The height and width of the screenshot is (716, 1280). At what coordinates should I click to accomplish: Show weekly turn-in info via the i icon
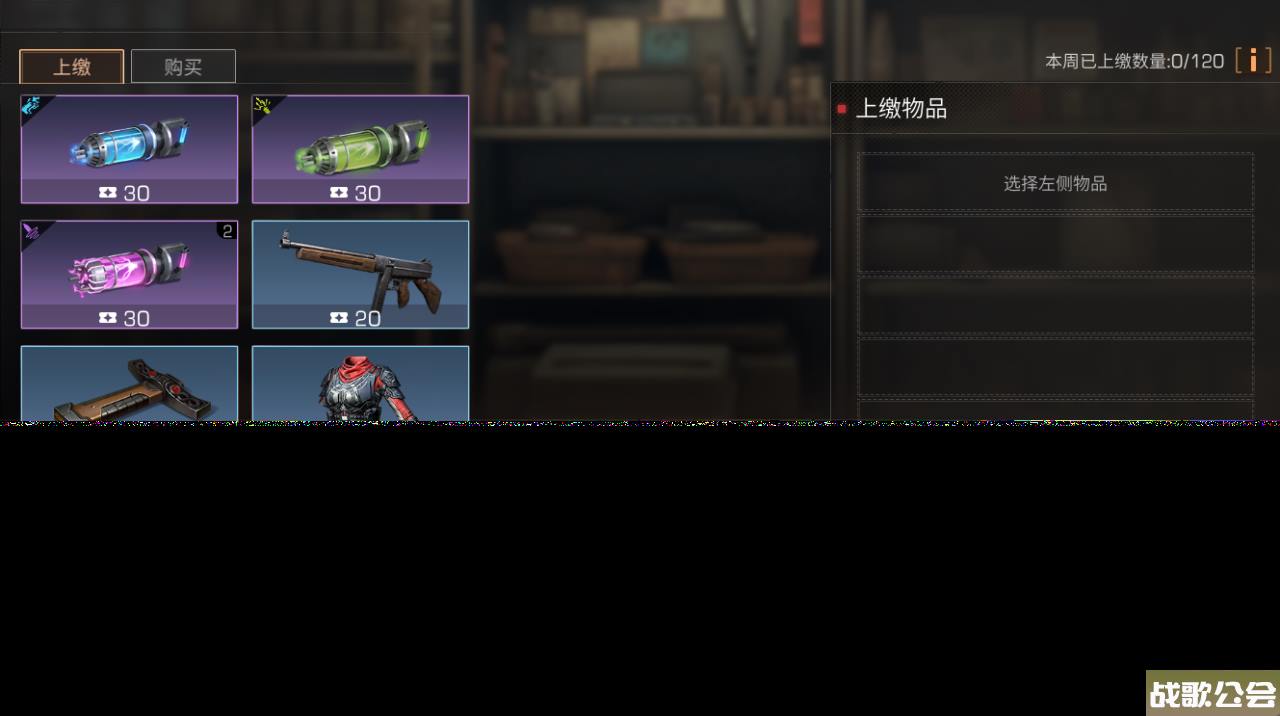pos(1253,60)
